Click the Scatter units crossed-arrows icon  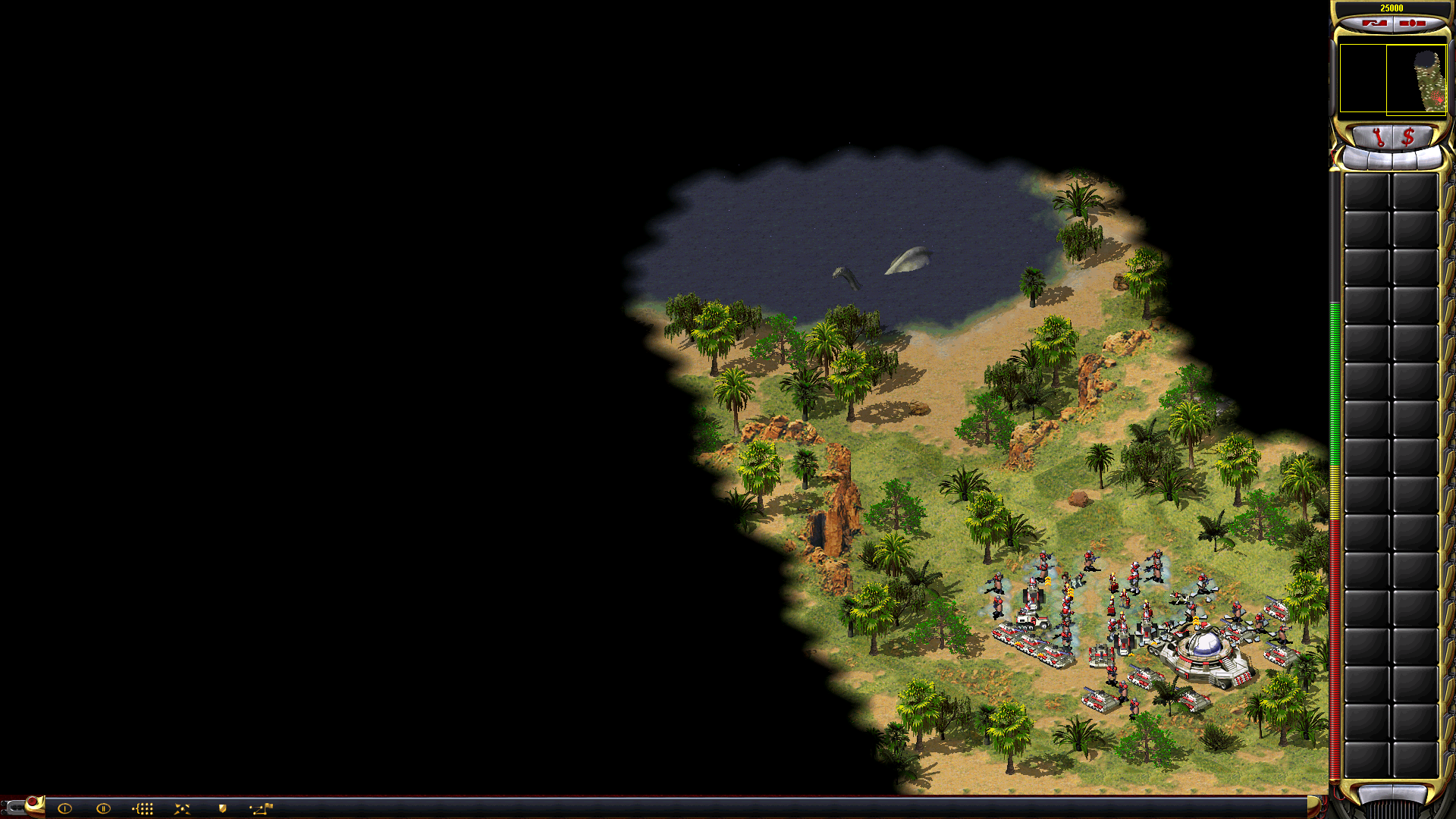(183, 807)
